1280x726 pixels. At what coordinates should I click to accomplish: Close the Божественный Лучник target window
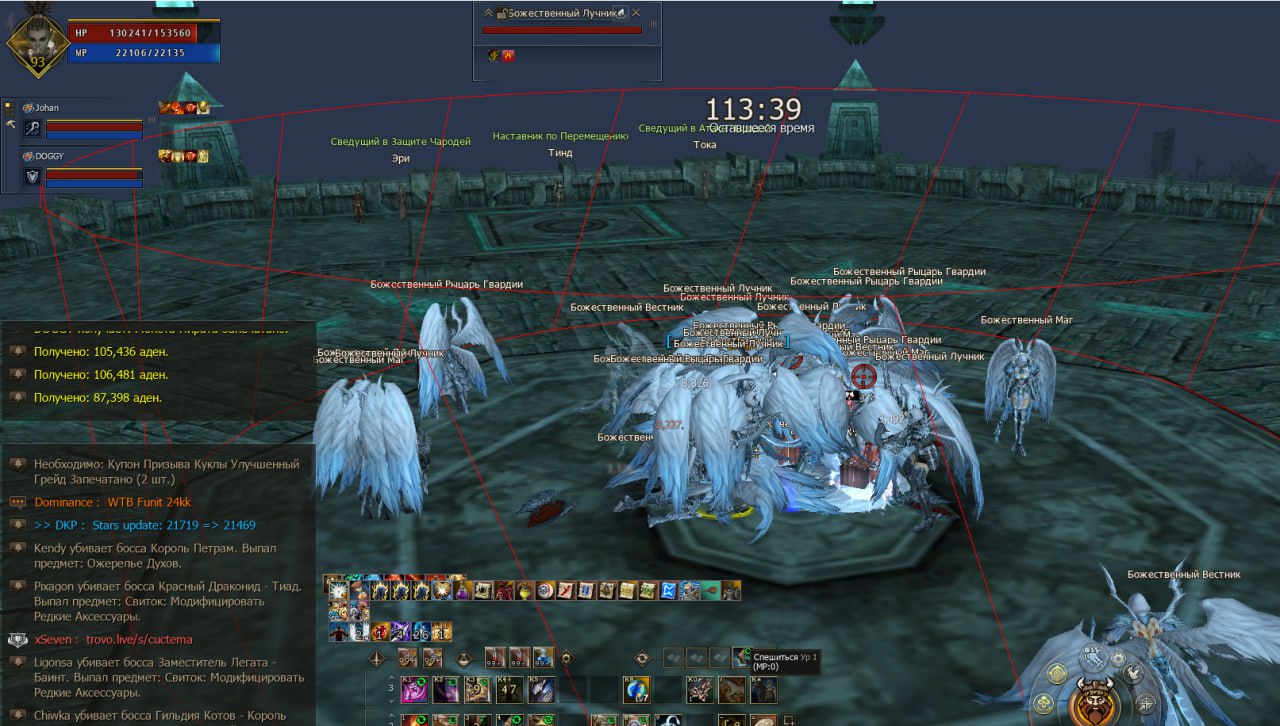click(x=636, y=13)
